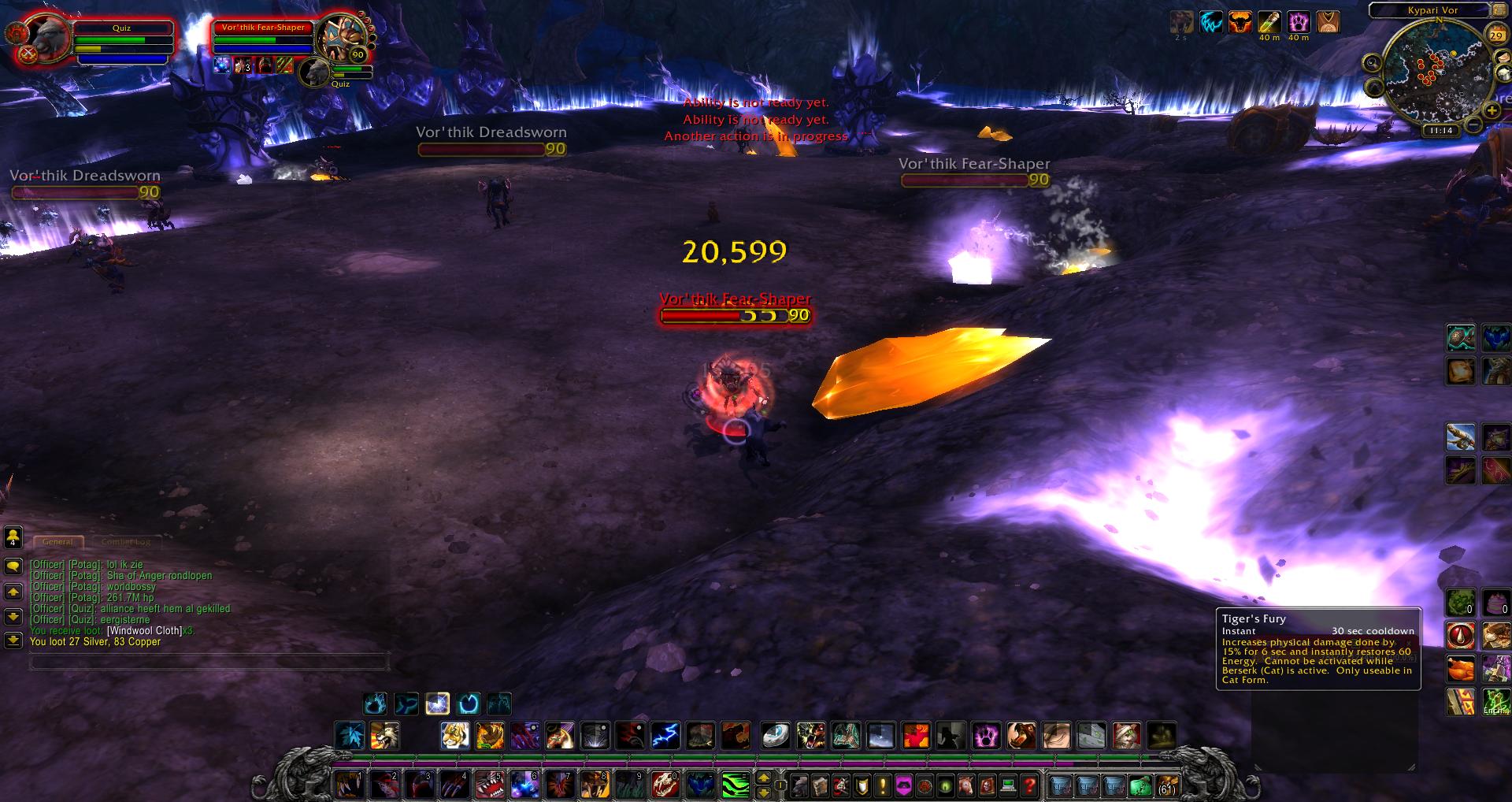Page the action bar up
1512x802 pixels.
763,778
